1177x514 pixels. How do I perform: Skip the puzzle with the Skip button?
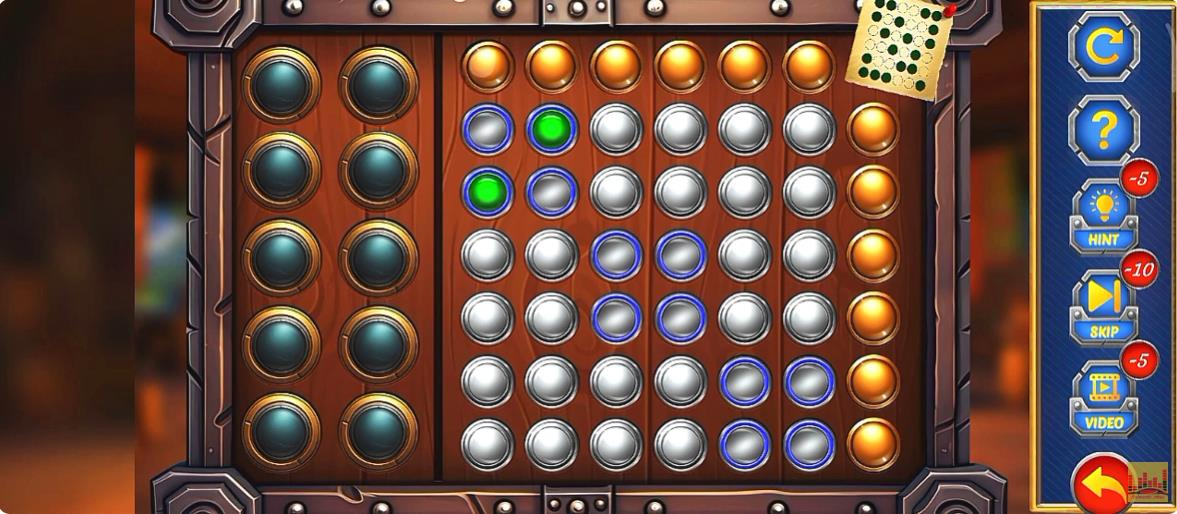1103,306
